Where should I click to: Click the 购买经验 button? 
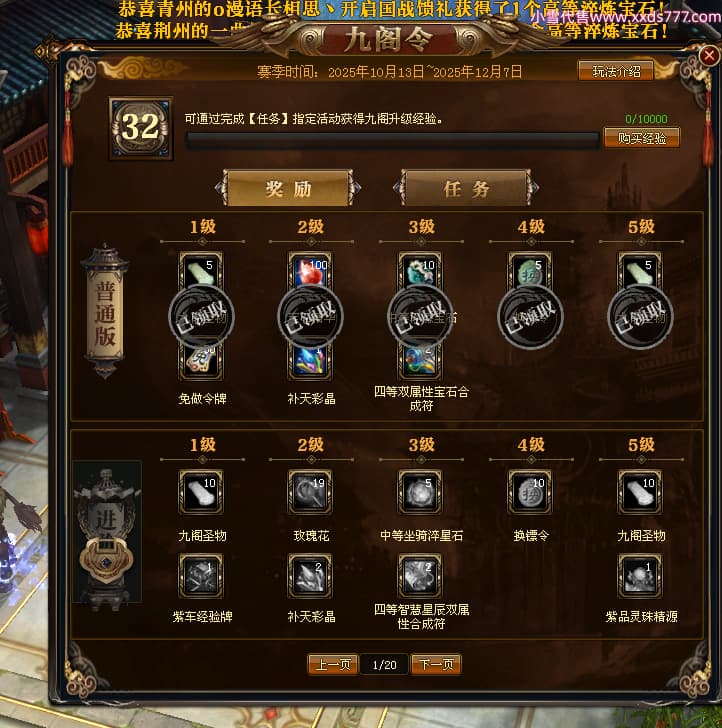[x=641, y=138]
